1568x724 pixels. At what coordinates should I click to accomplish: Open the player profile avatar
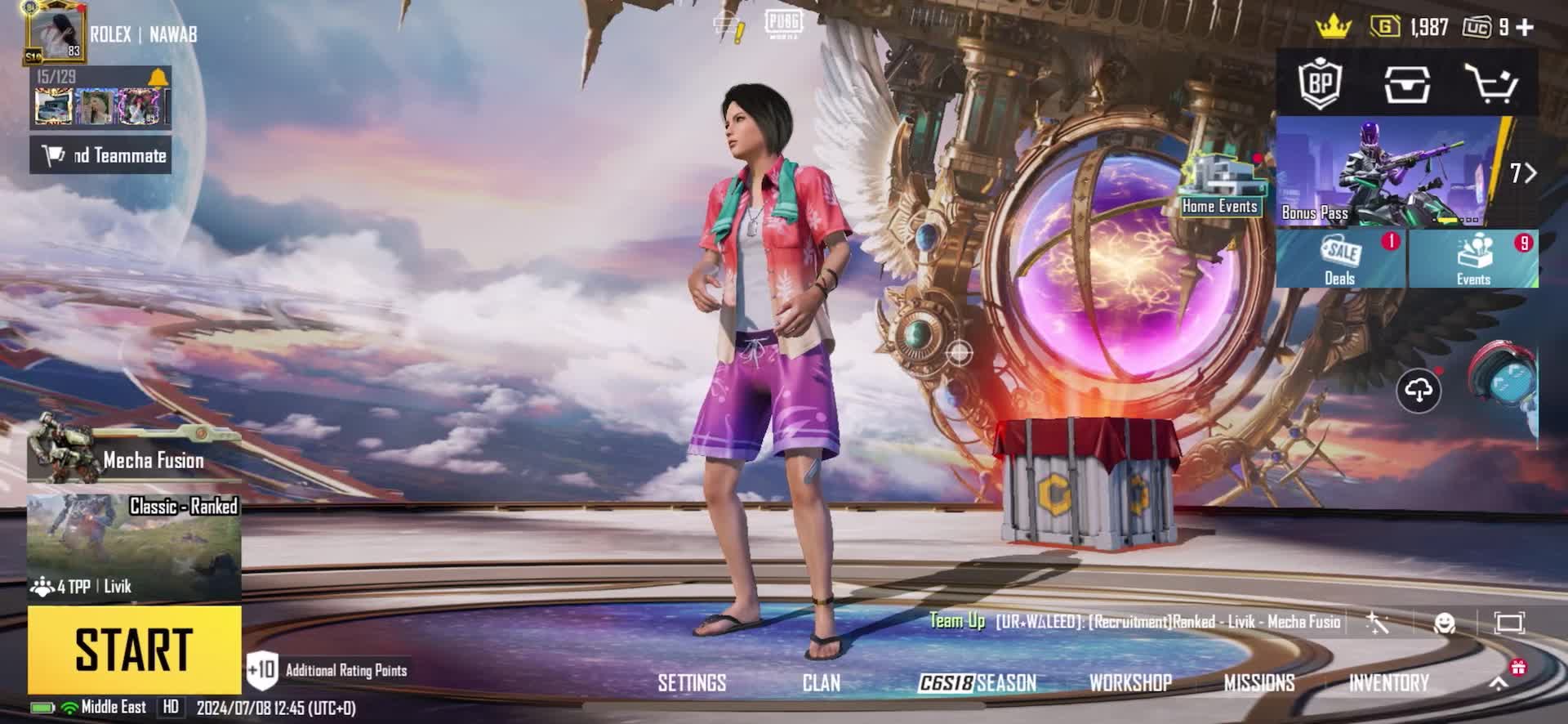[x=56, y=33]
